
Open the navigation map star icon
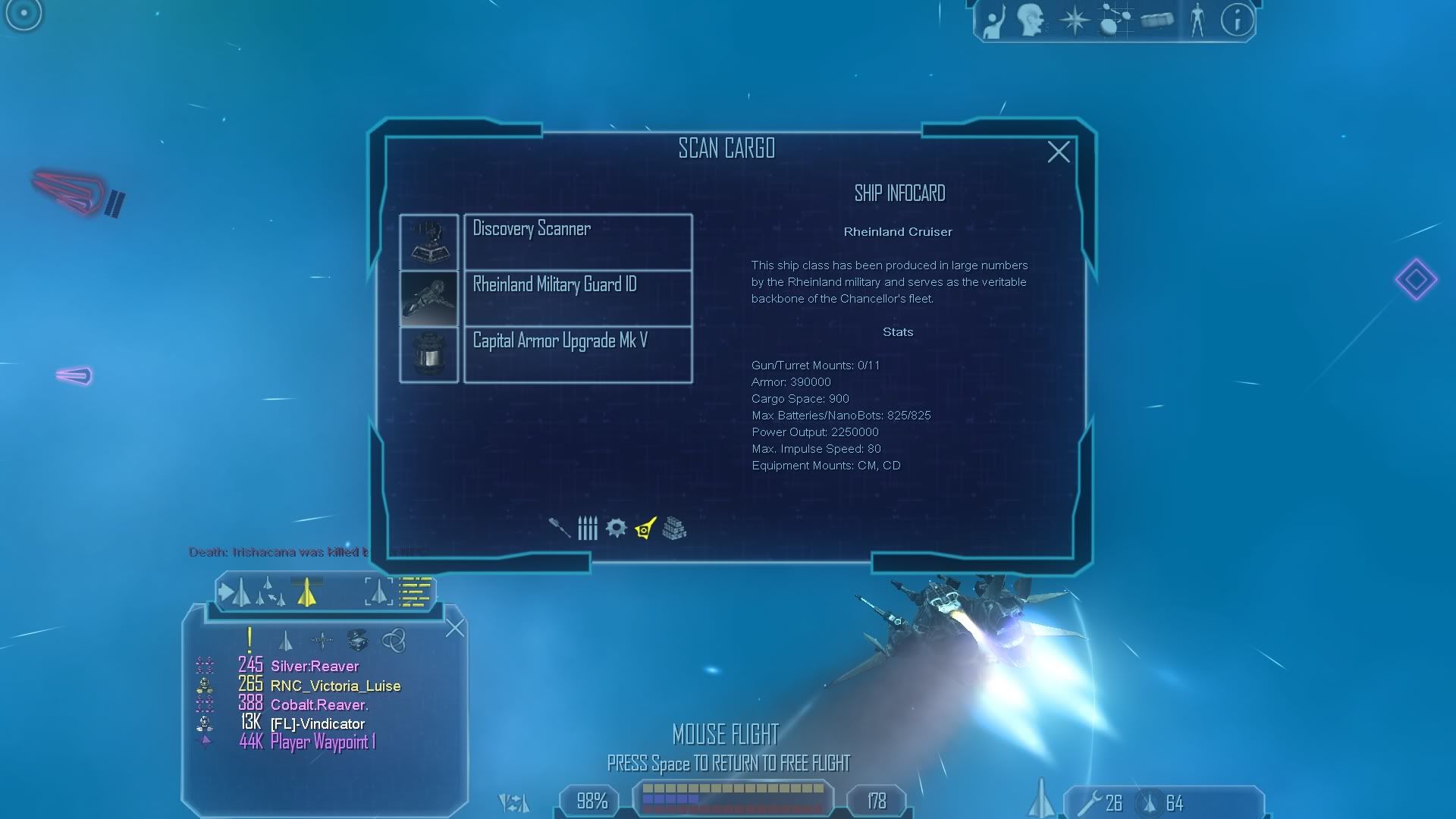(1074, 20)
